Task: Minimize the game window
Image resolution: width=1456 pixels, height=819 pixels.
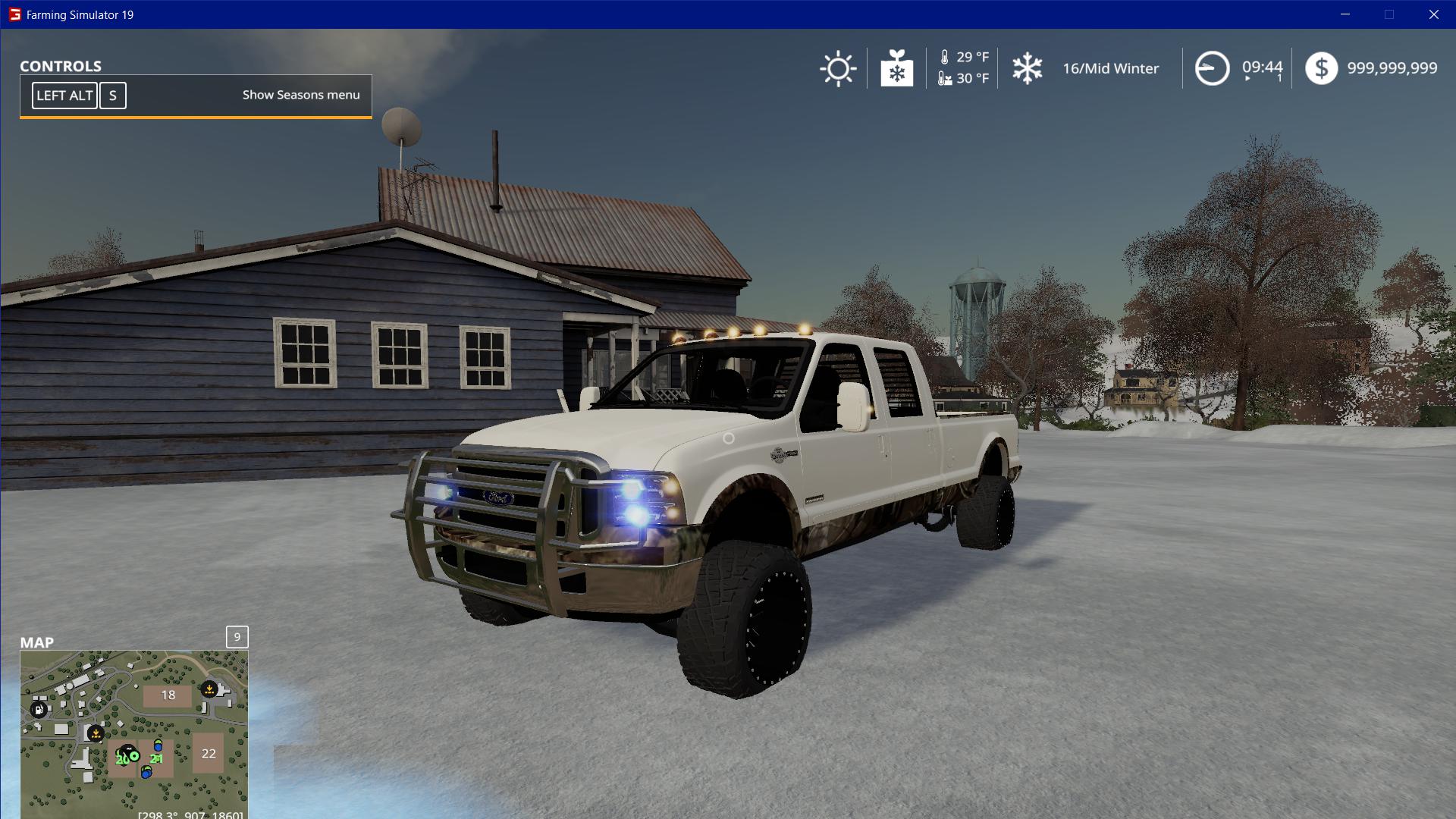Action: pyautogui.click(x=1345, y=14)
